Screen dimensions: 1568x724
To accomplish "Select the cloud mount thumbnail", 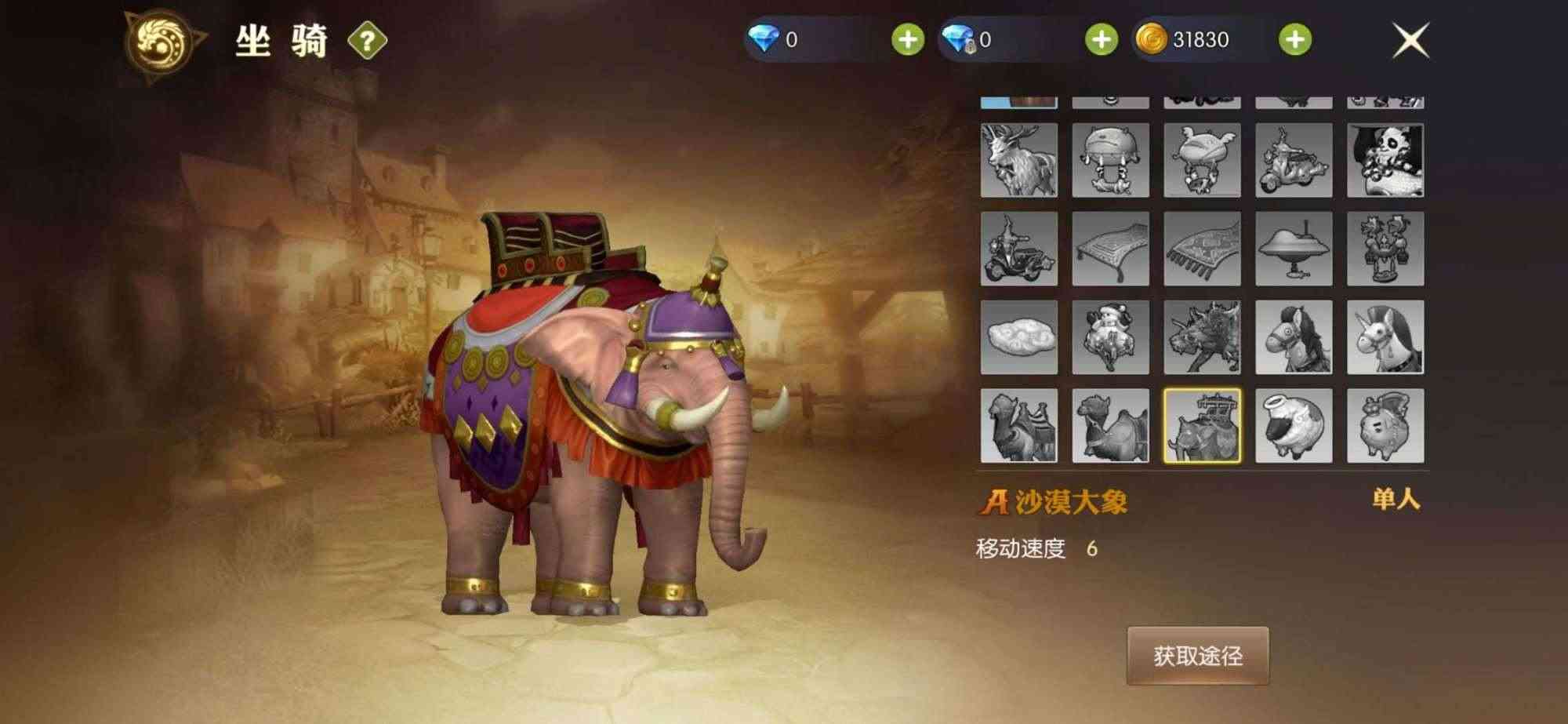I will pyautogui.click(x=1019, y=337).
